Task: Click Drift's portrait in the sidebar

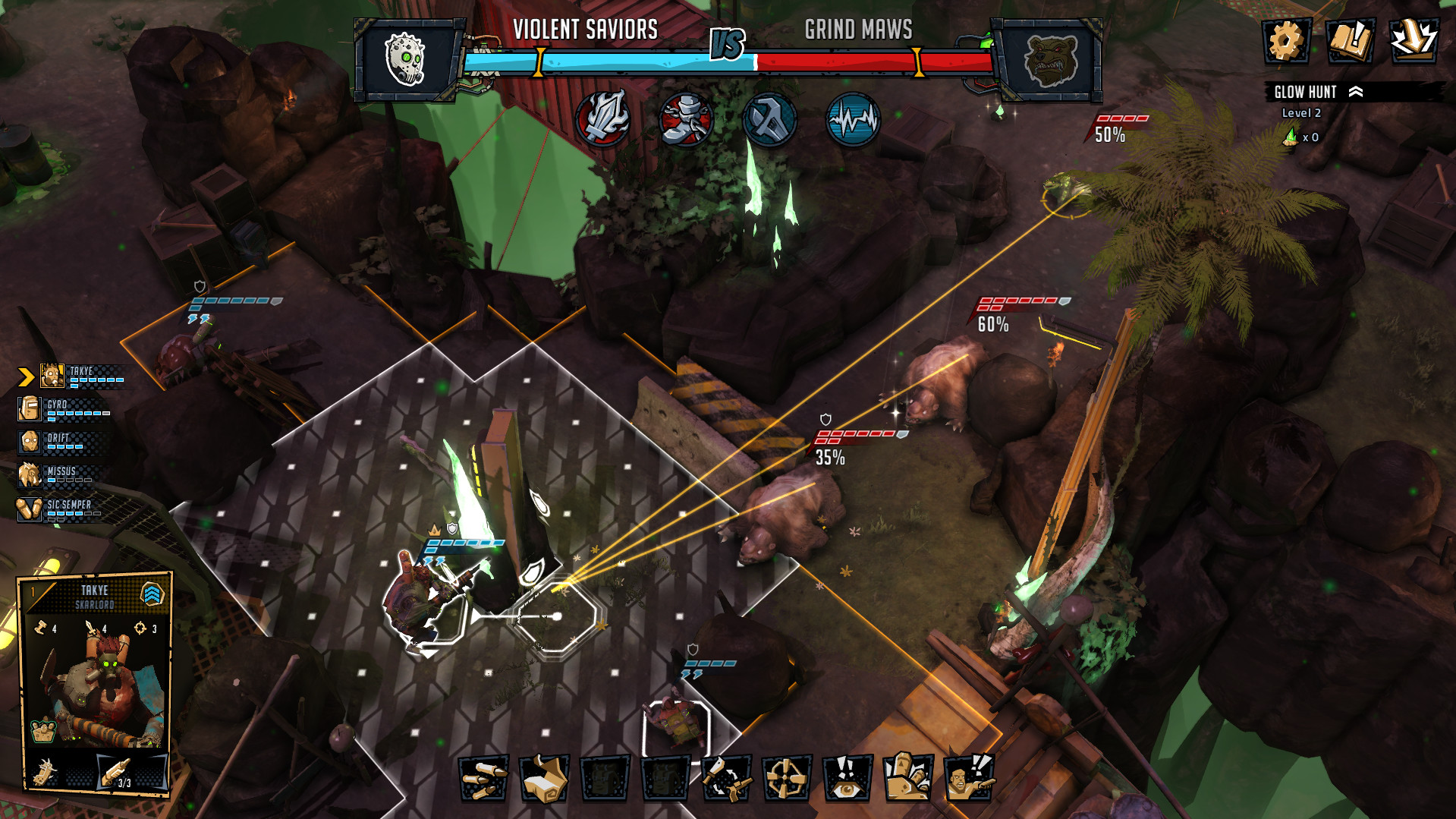Action: point(28,443)
